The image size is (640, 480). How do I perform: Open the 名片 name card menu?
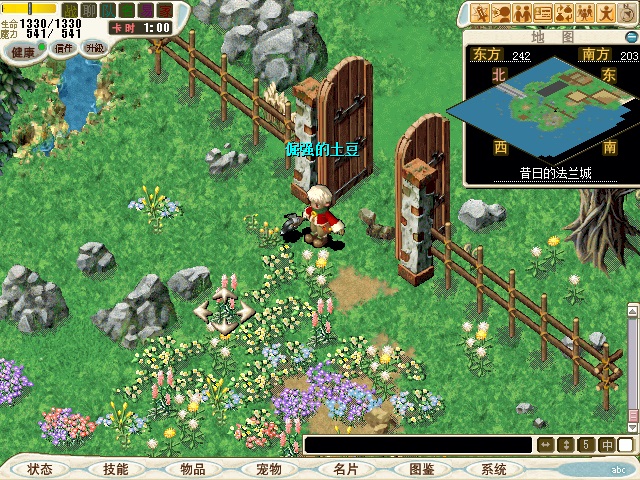click(344, 469)
